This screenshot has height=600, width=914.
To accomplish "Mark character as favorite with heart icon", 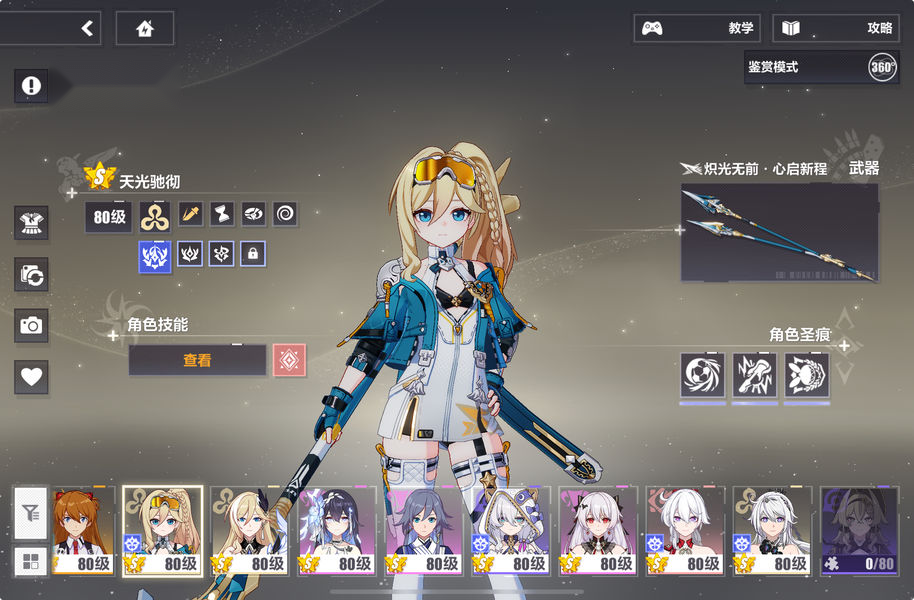I will tap(31, 377).
